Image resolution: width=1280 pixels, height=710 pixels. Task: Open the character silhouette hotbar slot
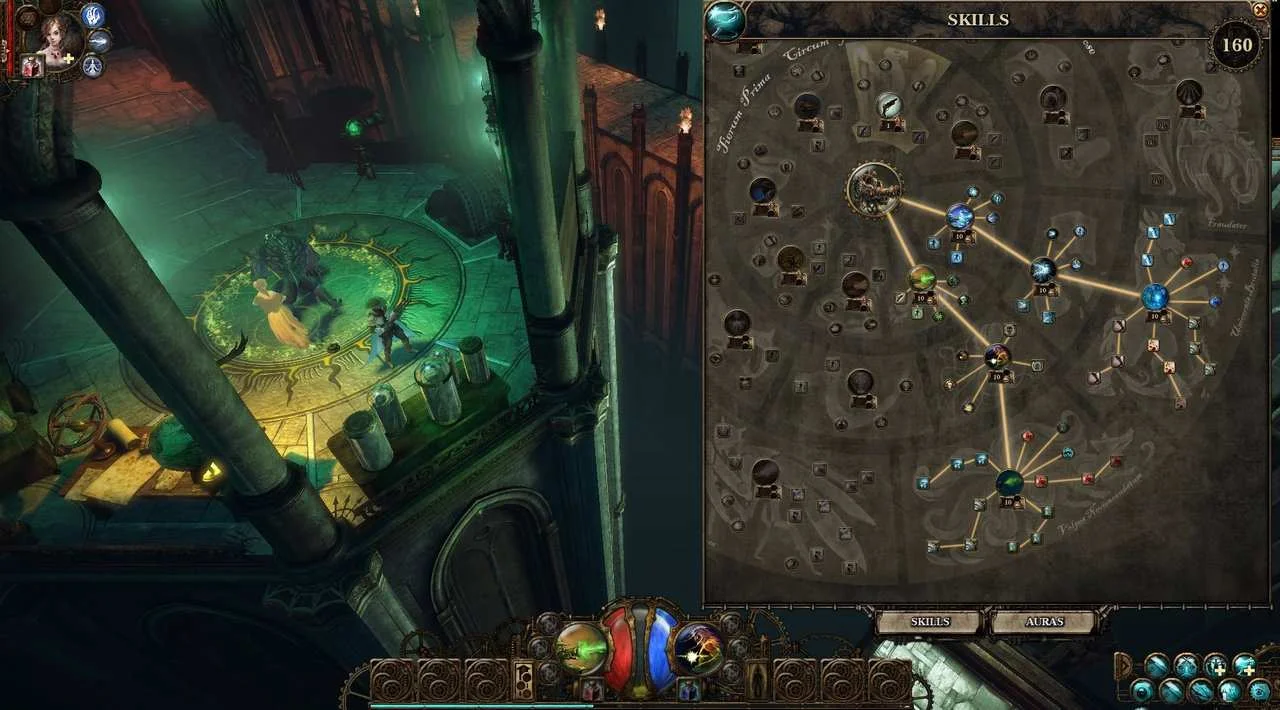click(758, 681)
